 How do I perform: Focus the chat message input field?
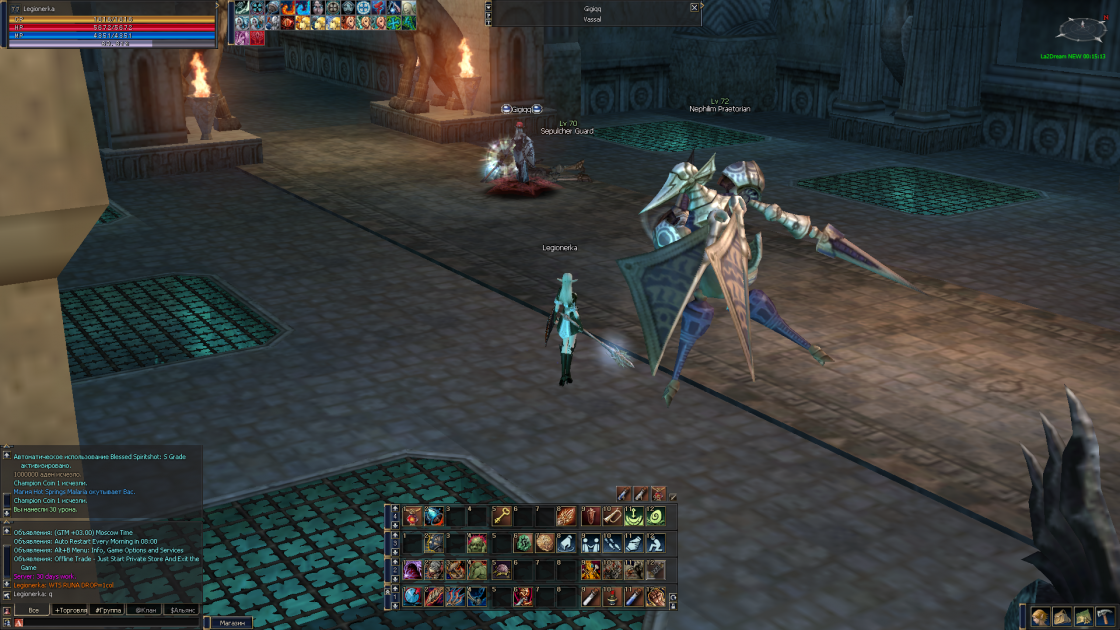(x=110, y=622)
